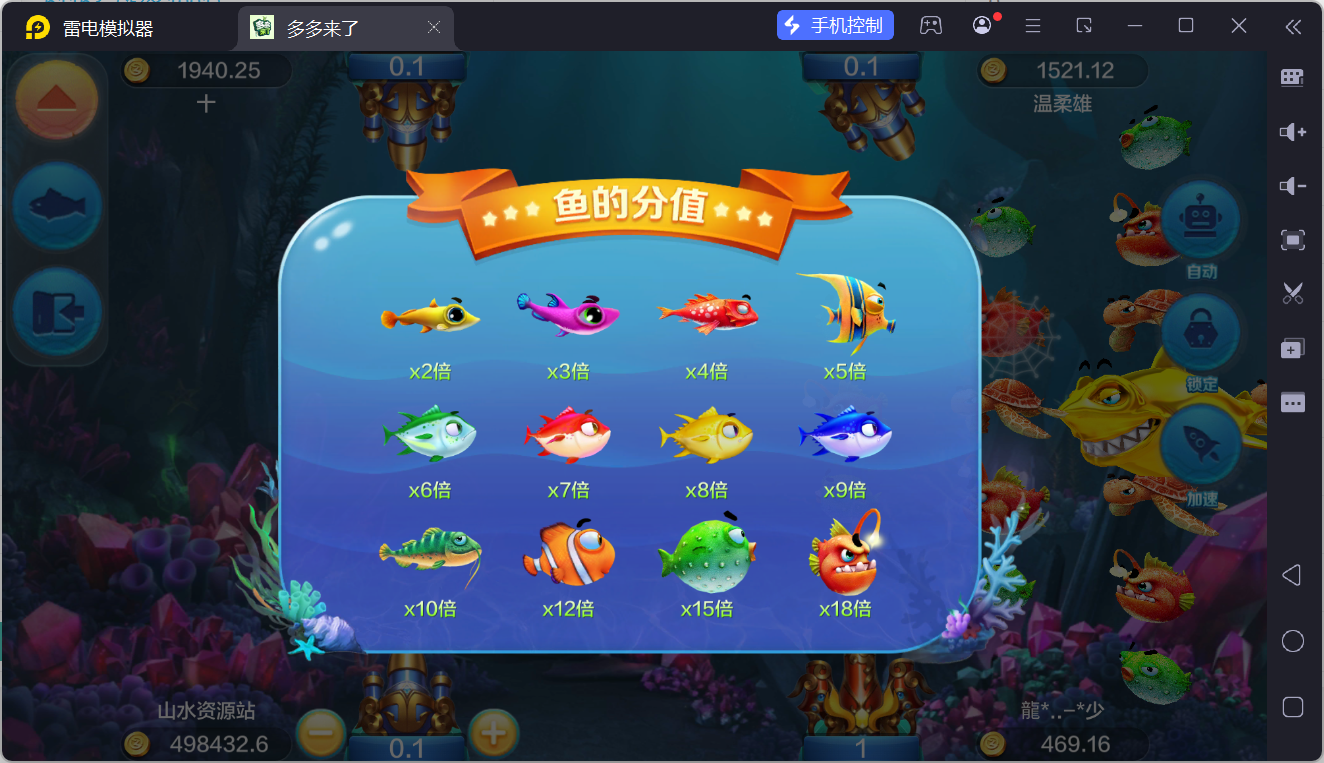Increase bet with the plus stepper button
Image resolution: width=1324 pixels, height=763 pixels.
click(x=492, y=732)
